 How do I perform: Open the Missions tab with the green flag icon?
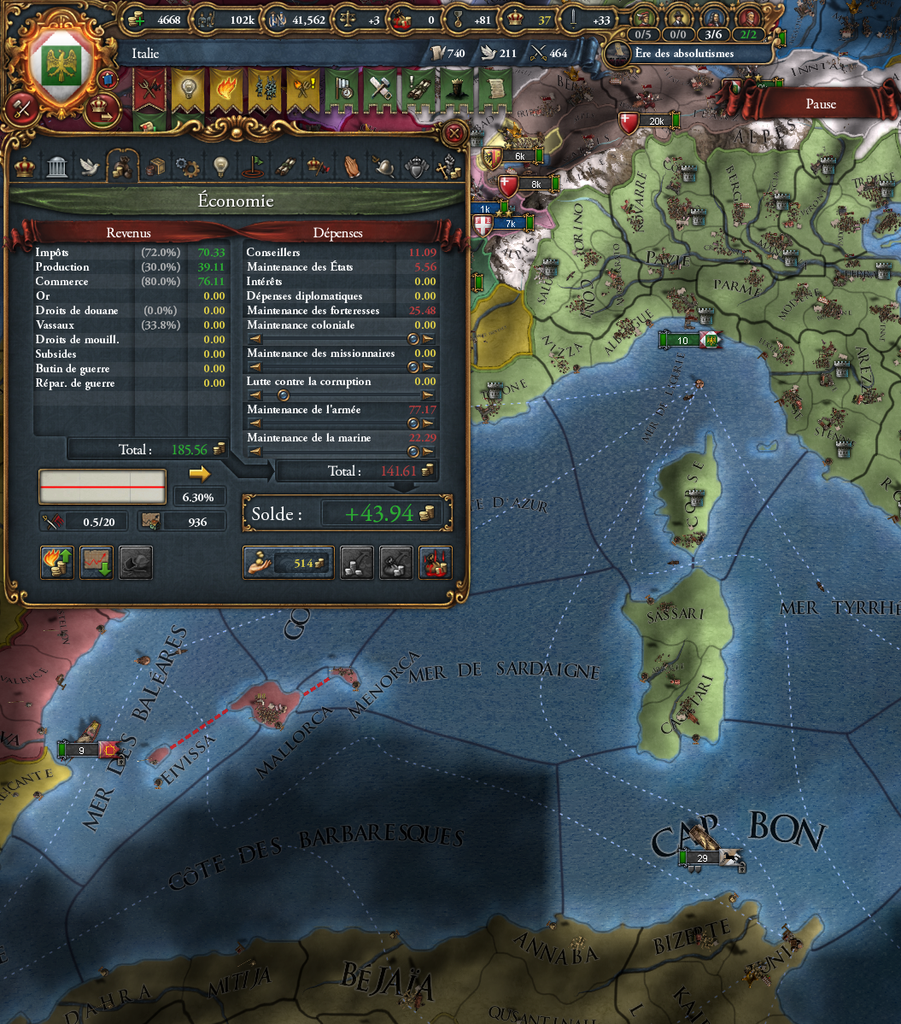pyautogui.click(x=253, y=167)
